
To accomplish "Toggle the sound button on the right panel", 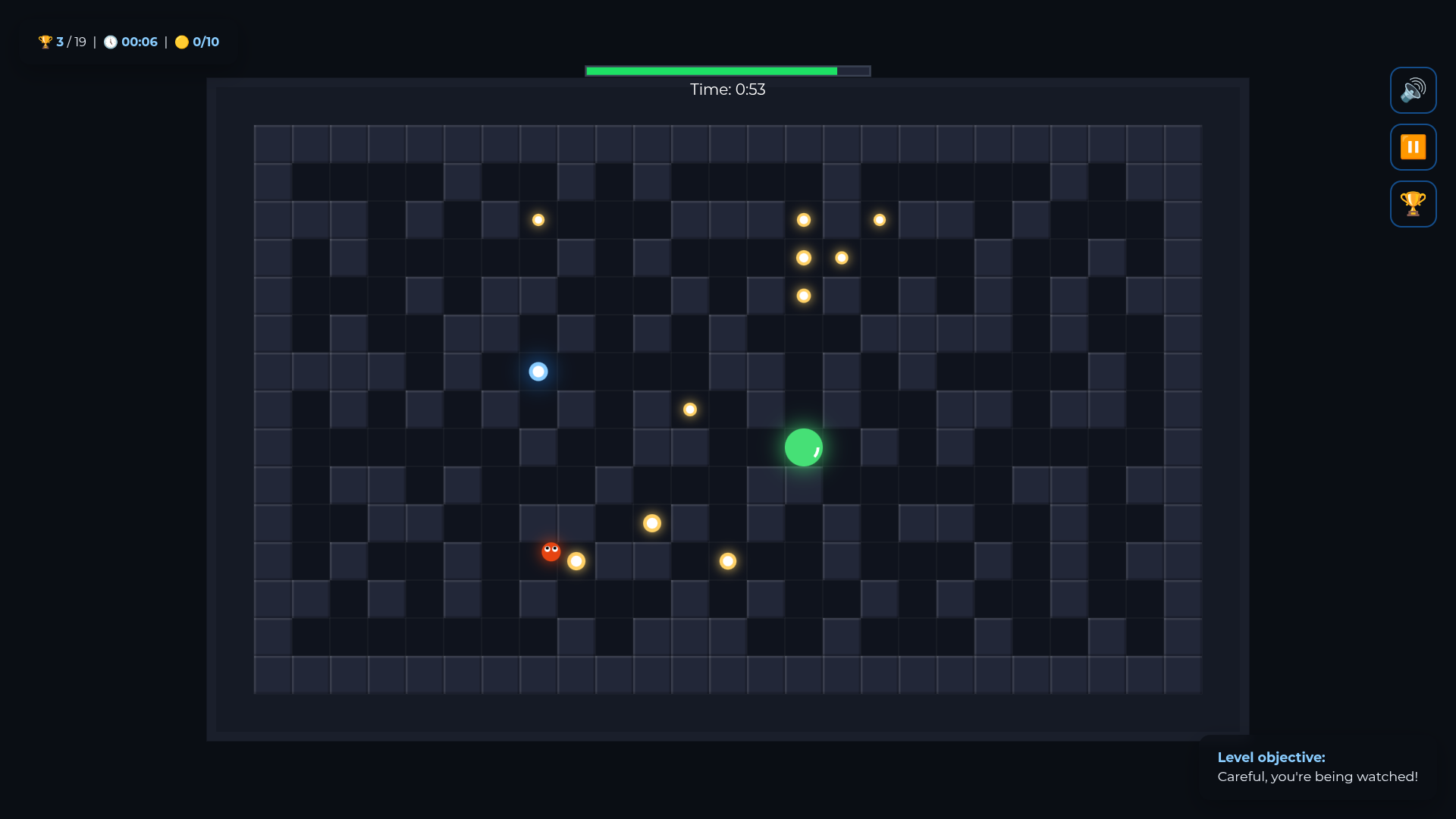I will (1413, 89).
